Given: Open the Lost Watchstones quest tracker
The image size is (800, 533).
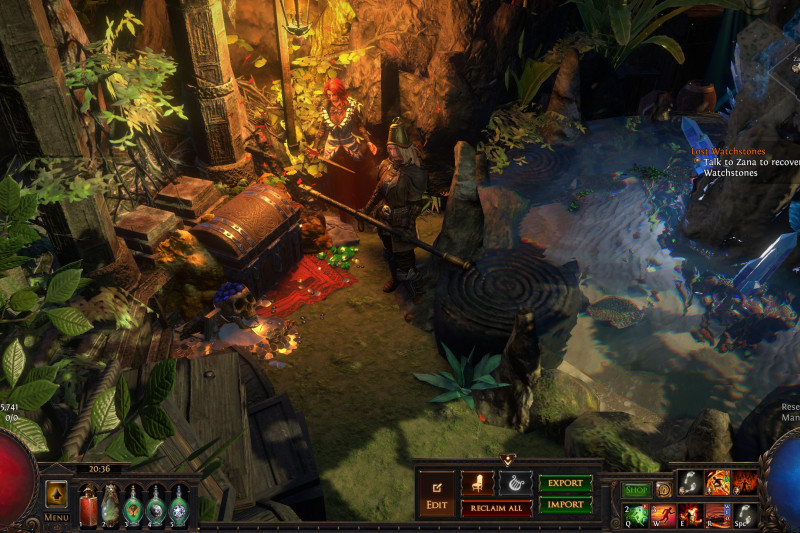Looking at the screenshot, I should pos(728,151).
